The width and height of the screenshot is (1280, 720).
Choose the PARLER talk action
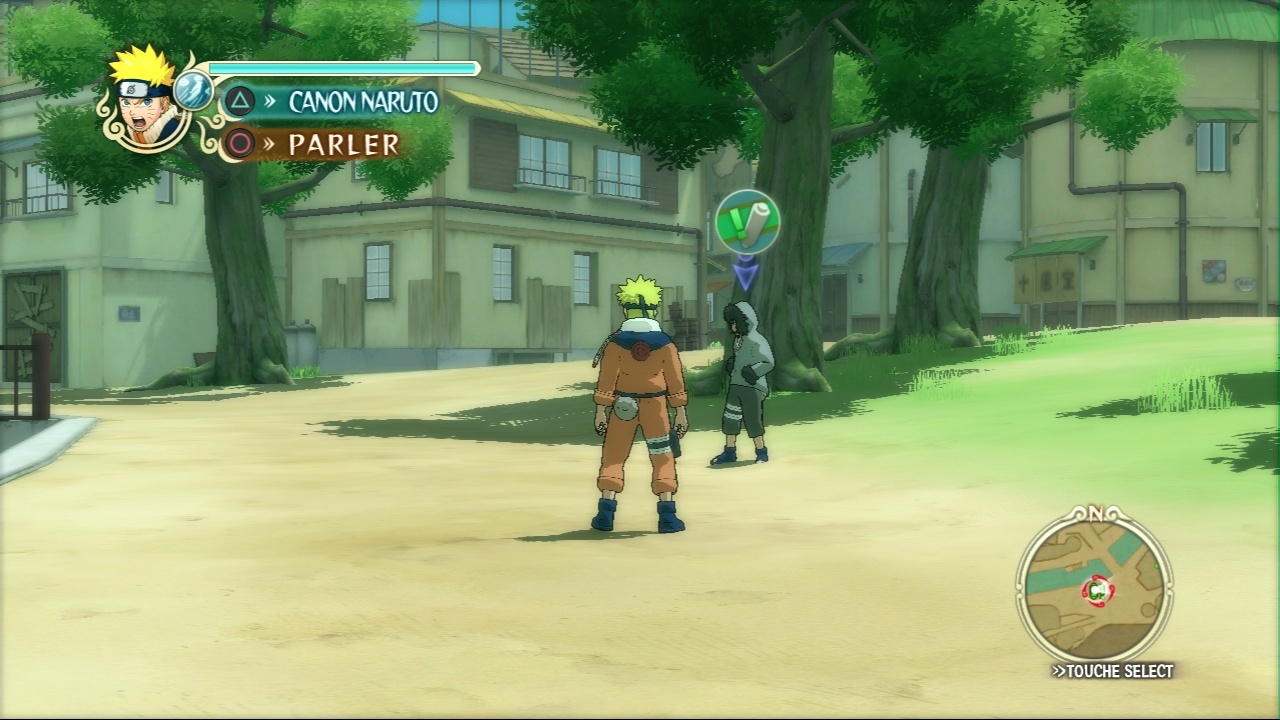[x=343, y=145]
